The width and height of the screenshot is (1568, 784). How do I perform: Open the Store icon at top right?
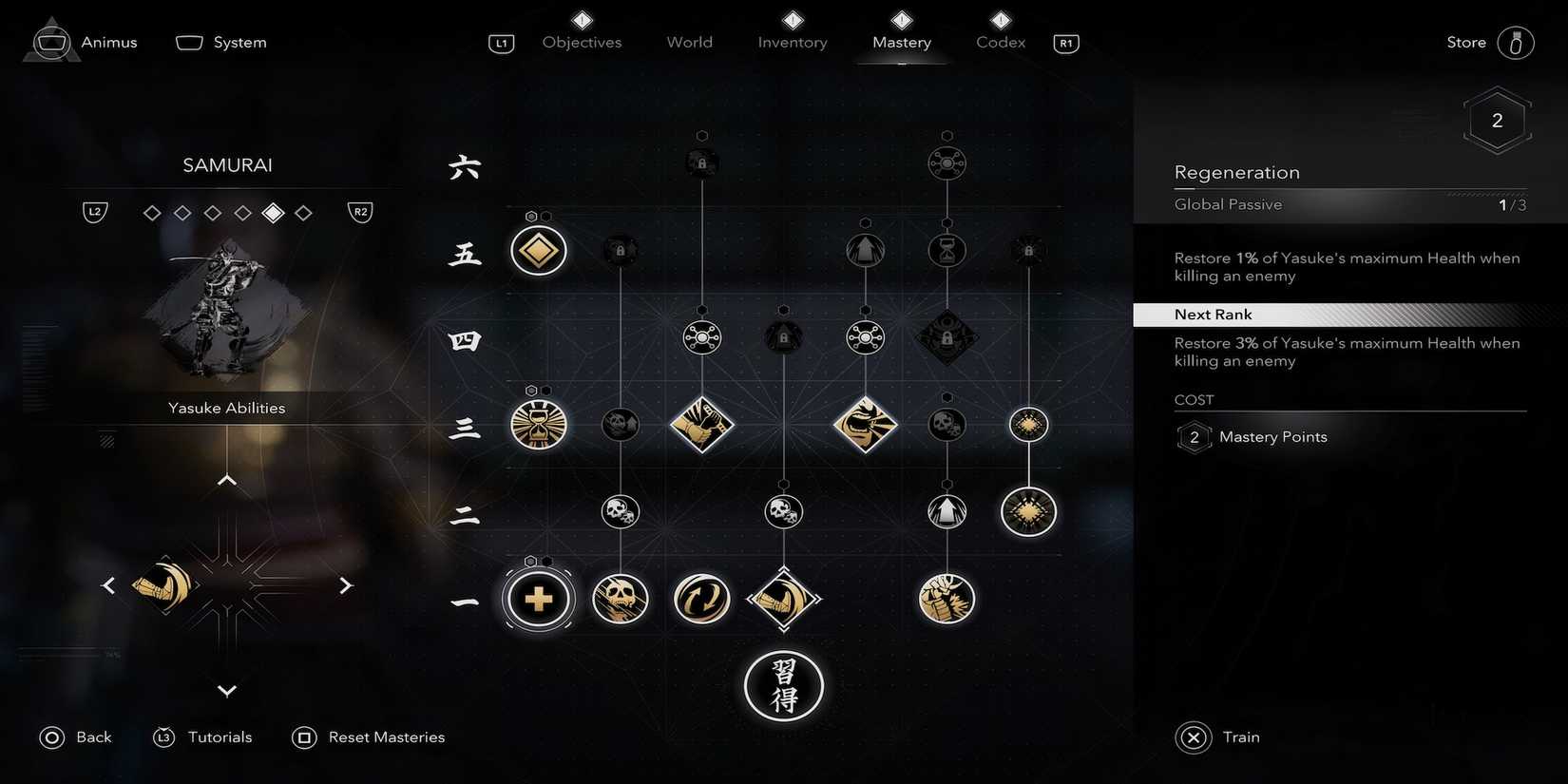tap(1516, 42)
